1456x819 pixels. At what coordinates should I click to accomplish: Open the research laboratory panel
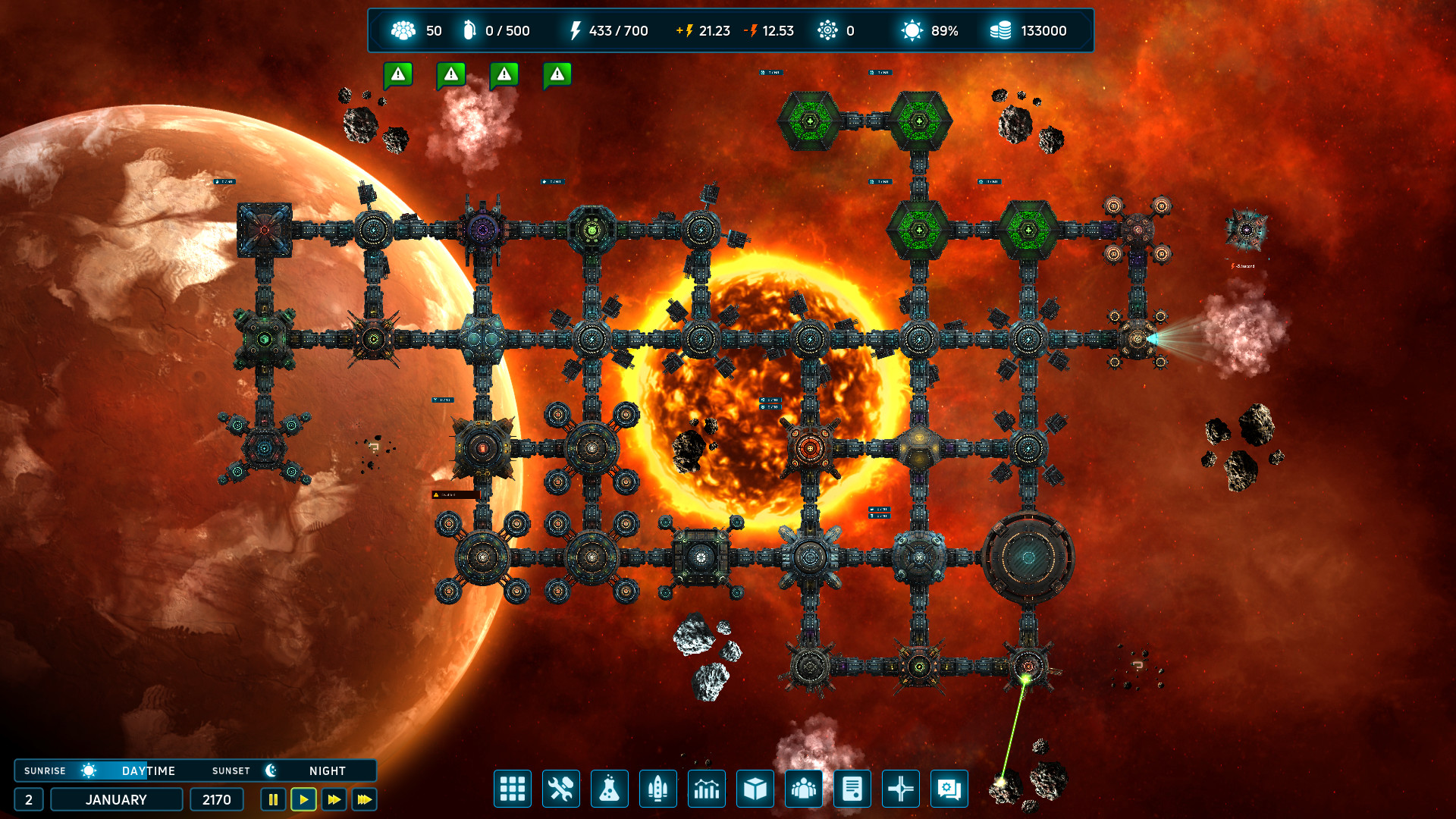click(x=610, y=789)
